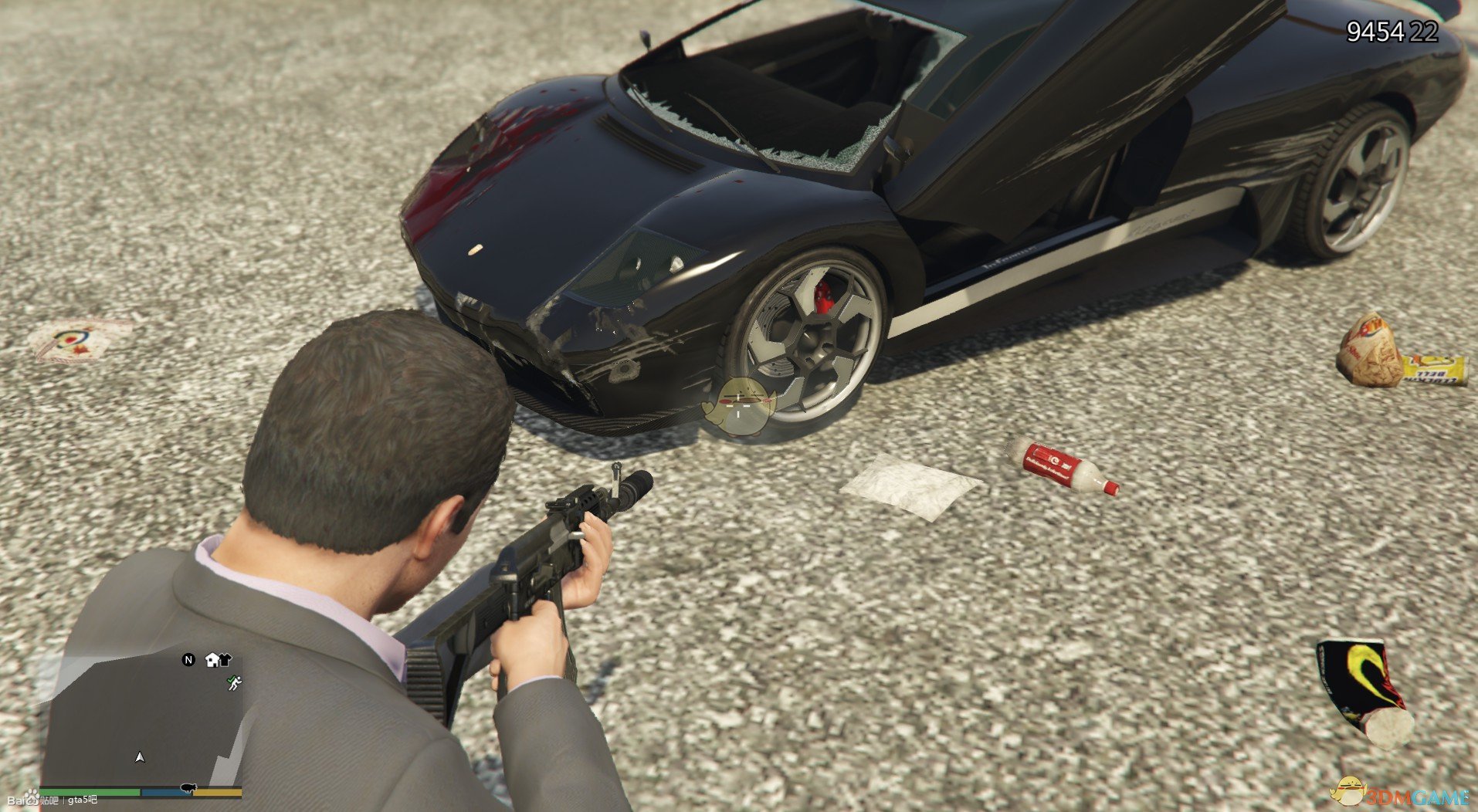Click the white player arrow on minimap
Viewport: 1478px width, 812px height.
pos(140,757)
